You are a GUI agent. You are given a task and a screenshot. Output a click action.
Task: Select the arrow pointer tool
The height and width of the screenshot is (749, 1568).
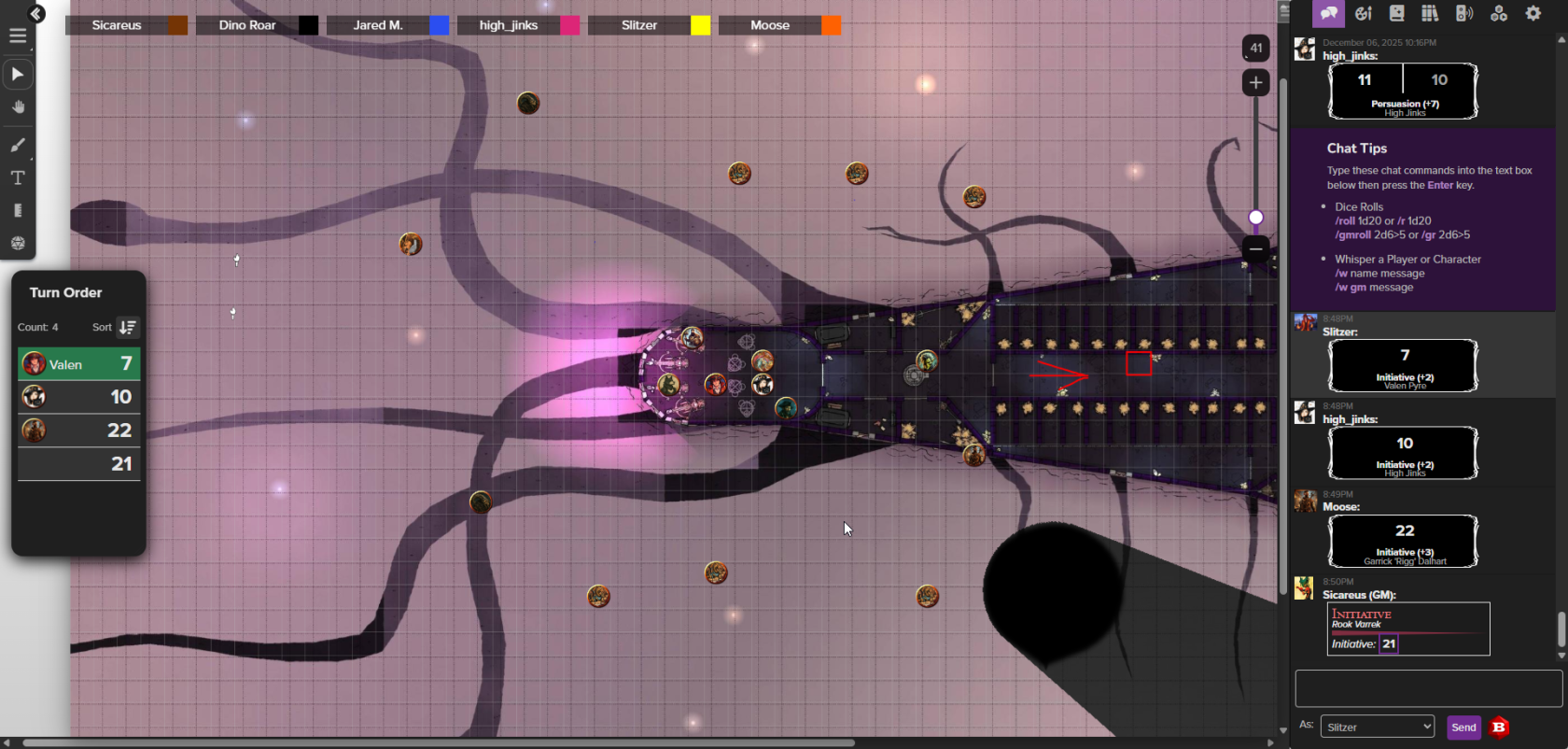tap(18, 74)
